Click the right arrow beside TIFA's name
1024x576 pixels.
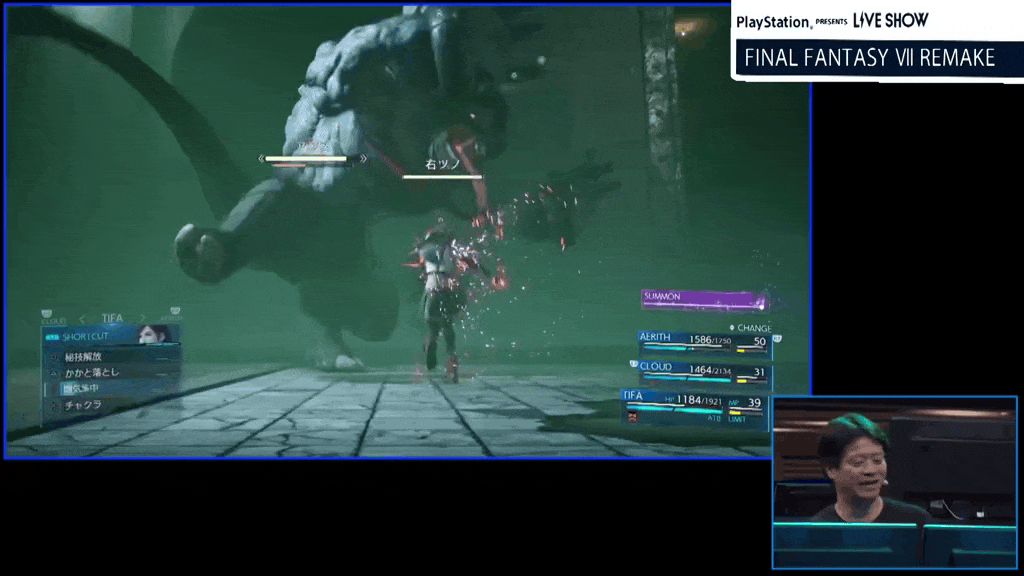pos(142,319)
